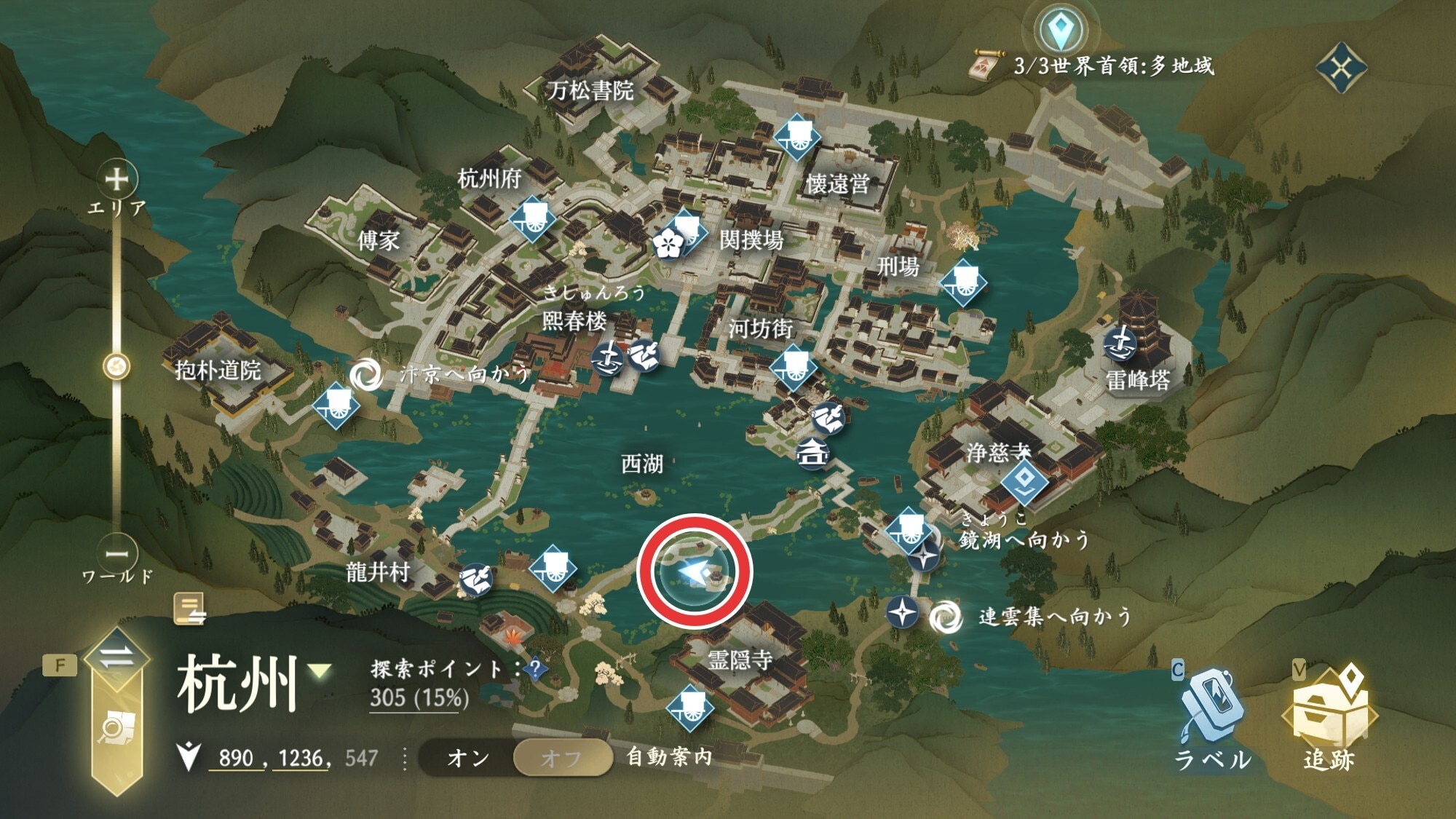This screenshot has height=819, width=1456.
Task: Select the carriage waypoint below 霊隠寺
Action: click(689, 708)
